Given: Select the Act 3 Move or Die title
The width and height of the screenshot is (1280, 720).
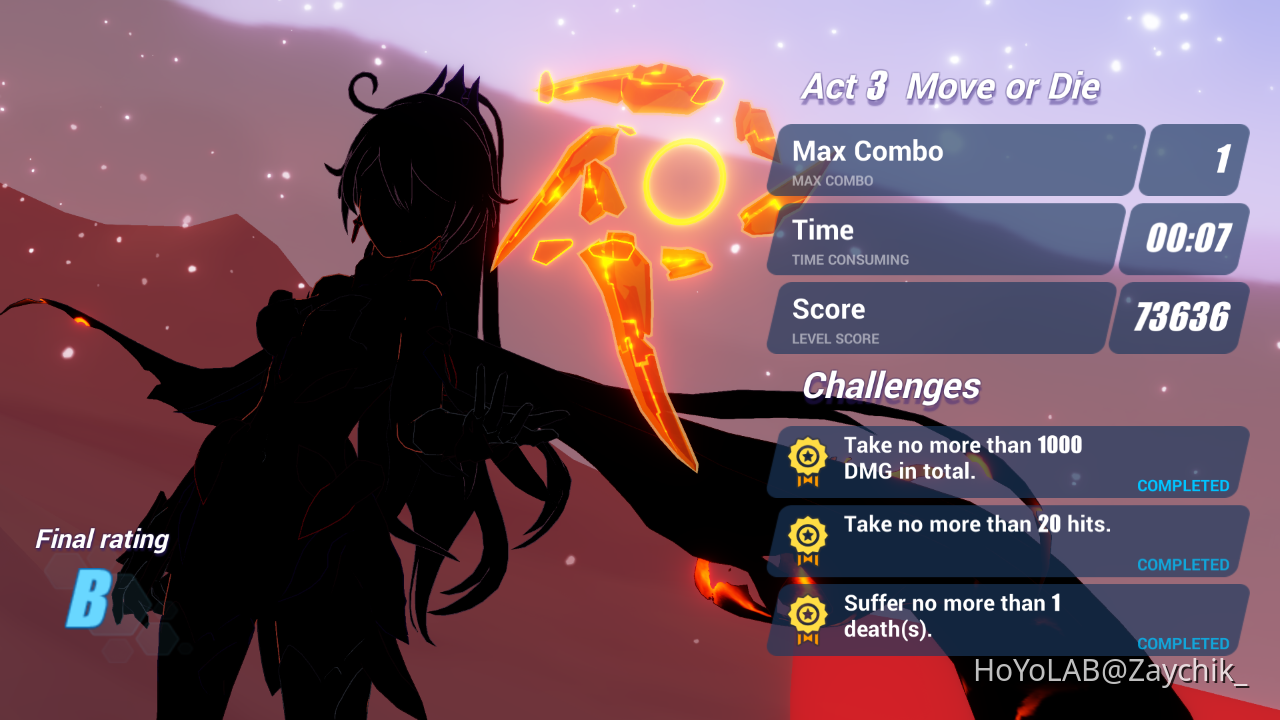Looking at the screenshot, I should point(950,88).
